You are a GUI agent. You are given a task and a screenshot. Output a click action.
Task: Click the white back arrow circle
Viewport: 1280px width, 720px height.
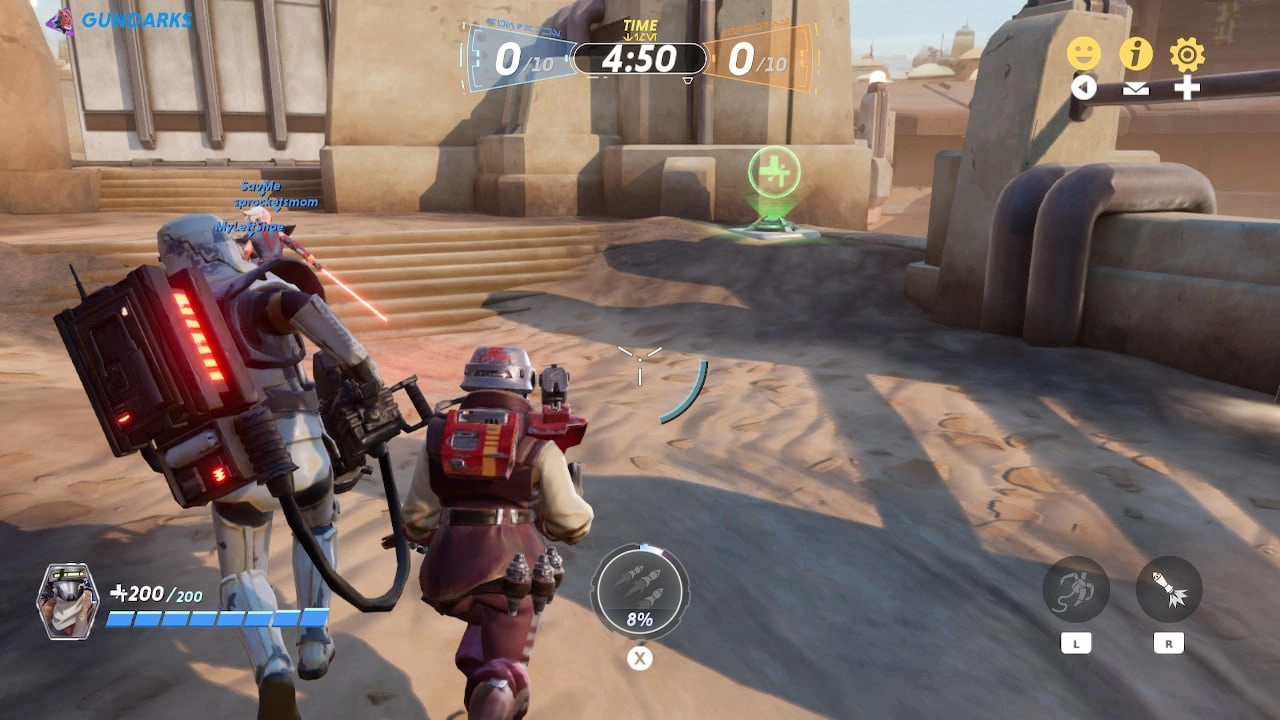(1085, 87)
